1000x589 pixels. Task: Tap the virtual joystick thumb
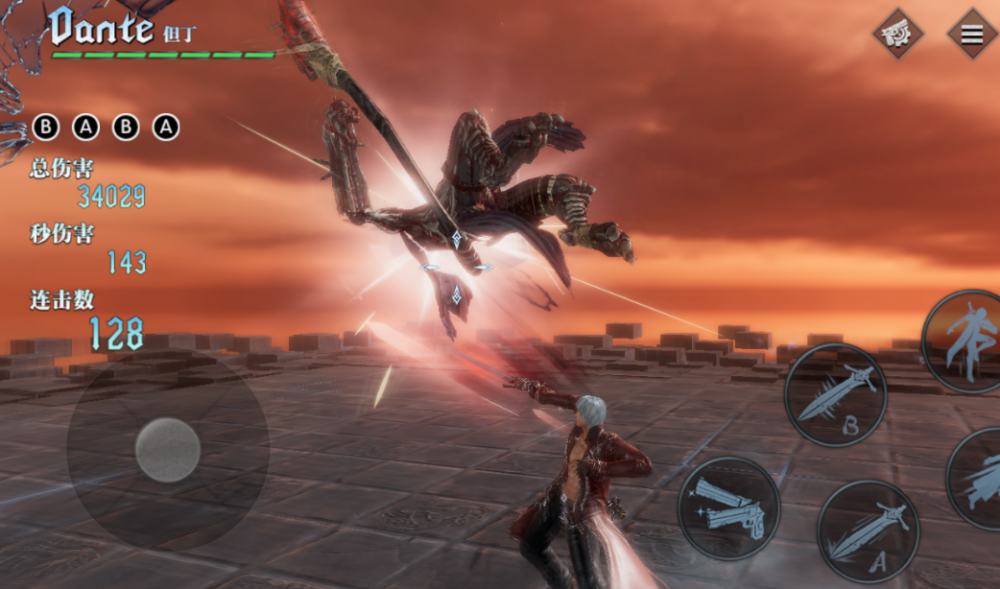[168, 450]
